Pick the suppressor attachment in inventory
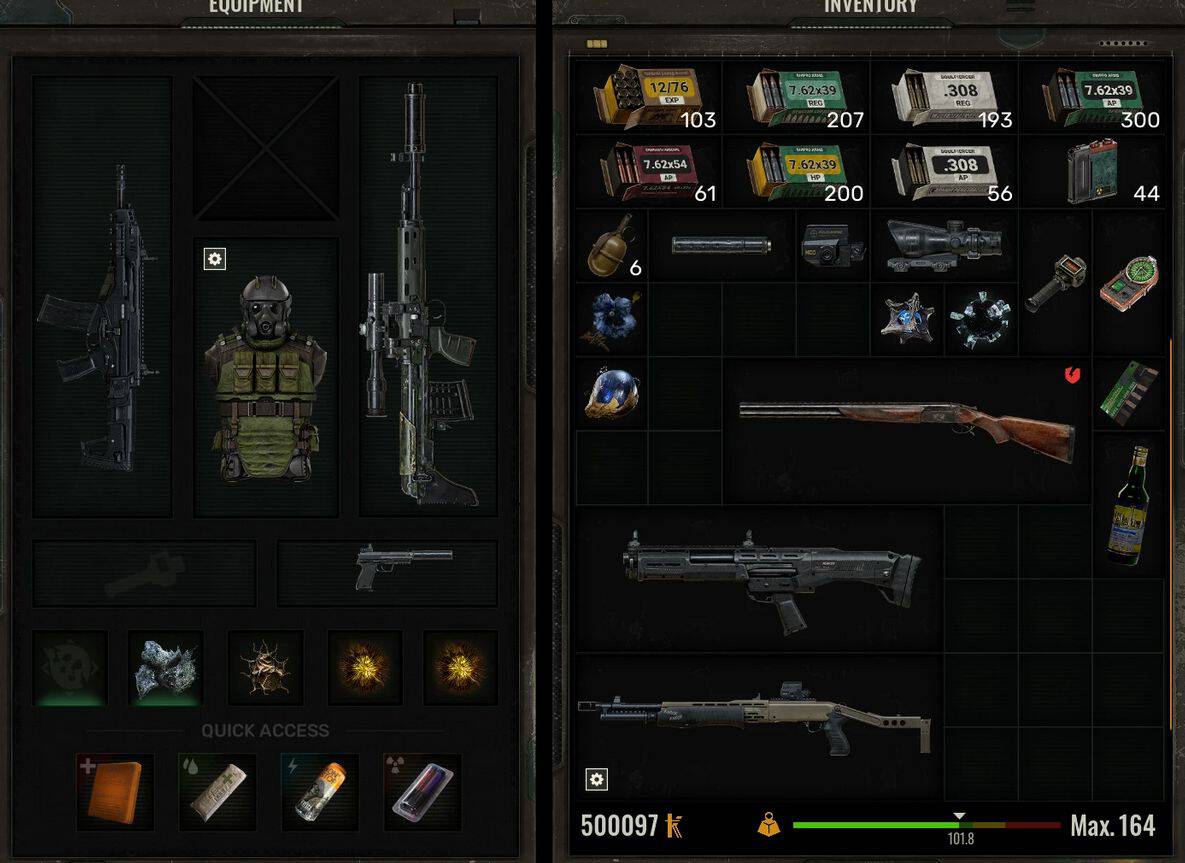Viewport: 1185px width, 863px height. coord(721,245)
